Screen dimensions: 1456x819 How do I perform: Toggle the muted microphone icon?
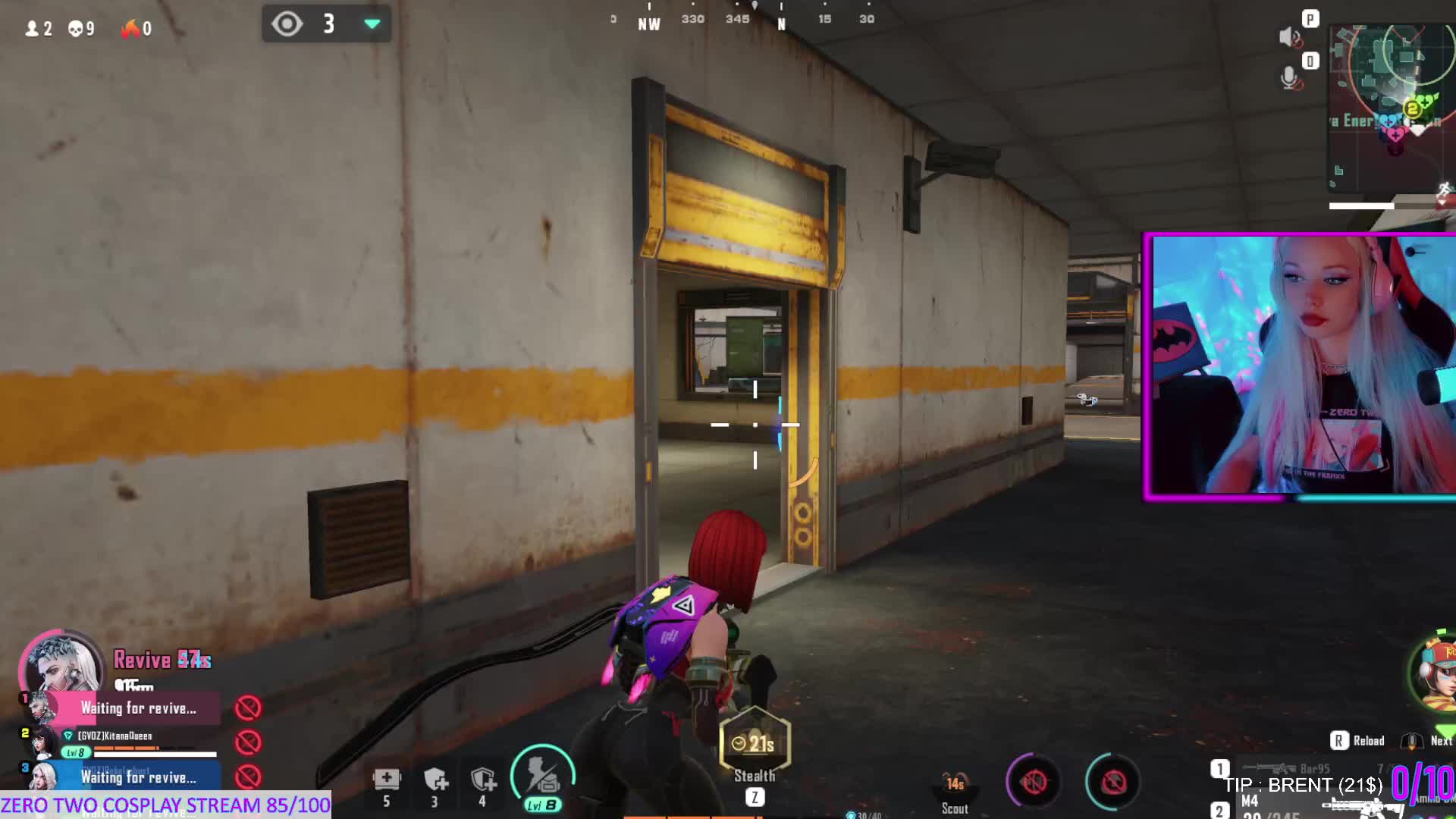[1289, 77]
